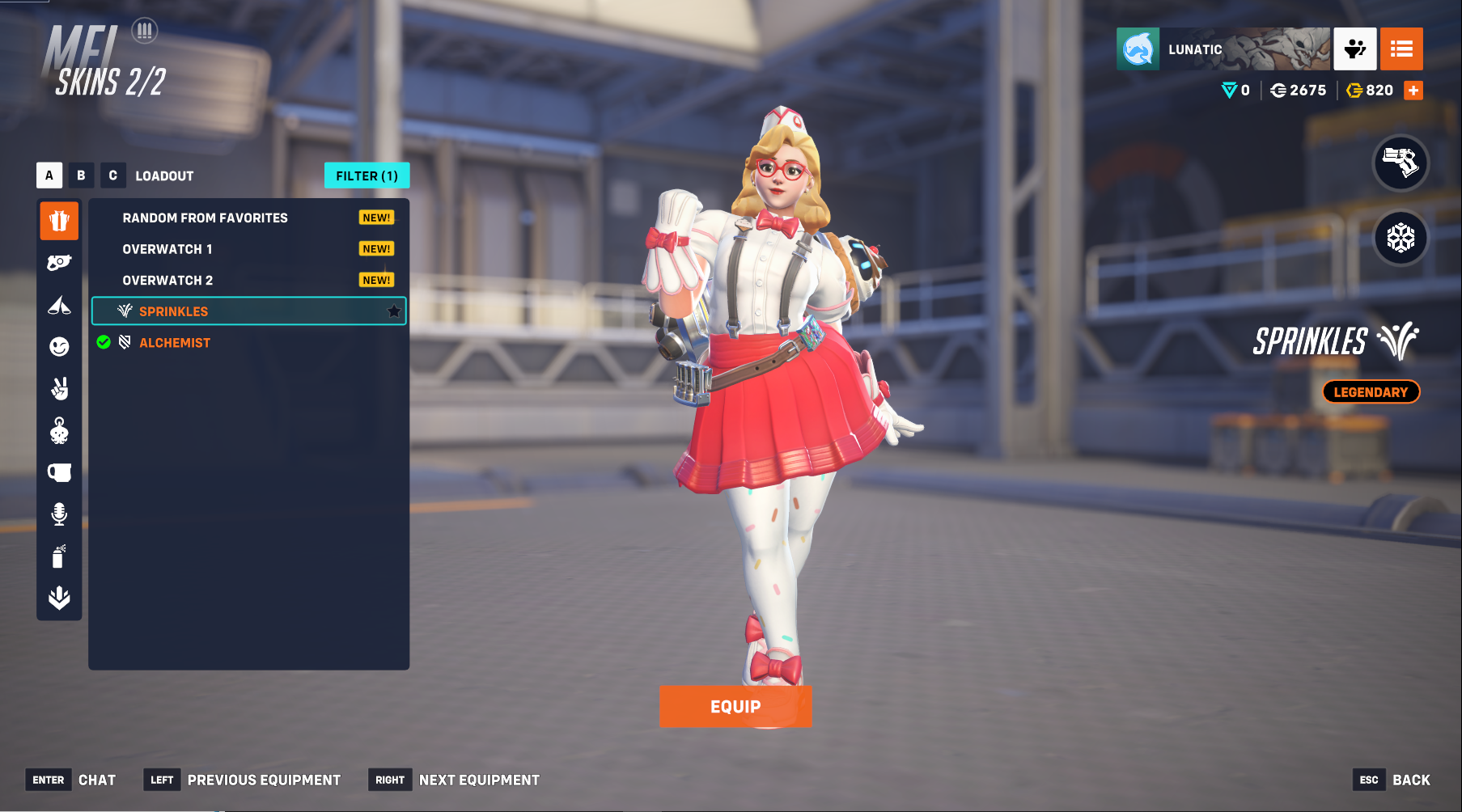Switch to loadout C
Viewport: 1462px width, 812px height.
(x=112, y=176)
